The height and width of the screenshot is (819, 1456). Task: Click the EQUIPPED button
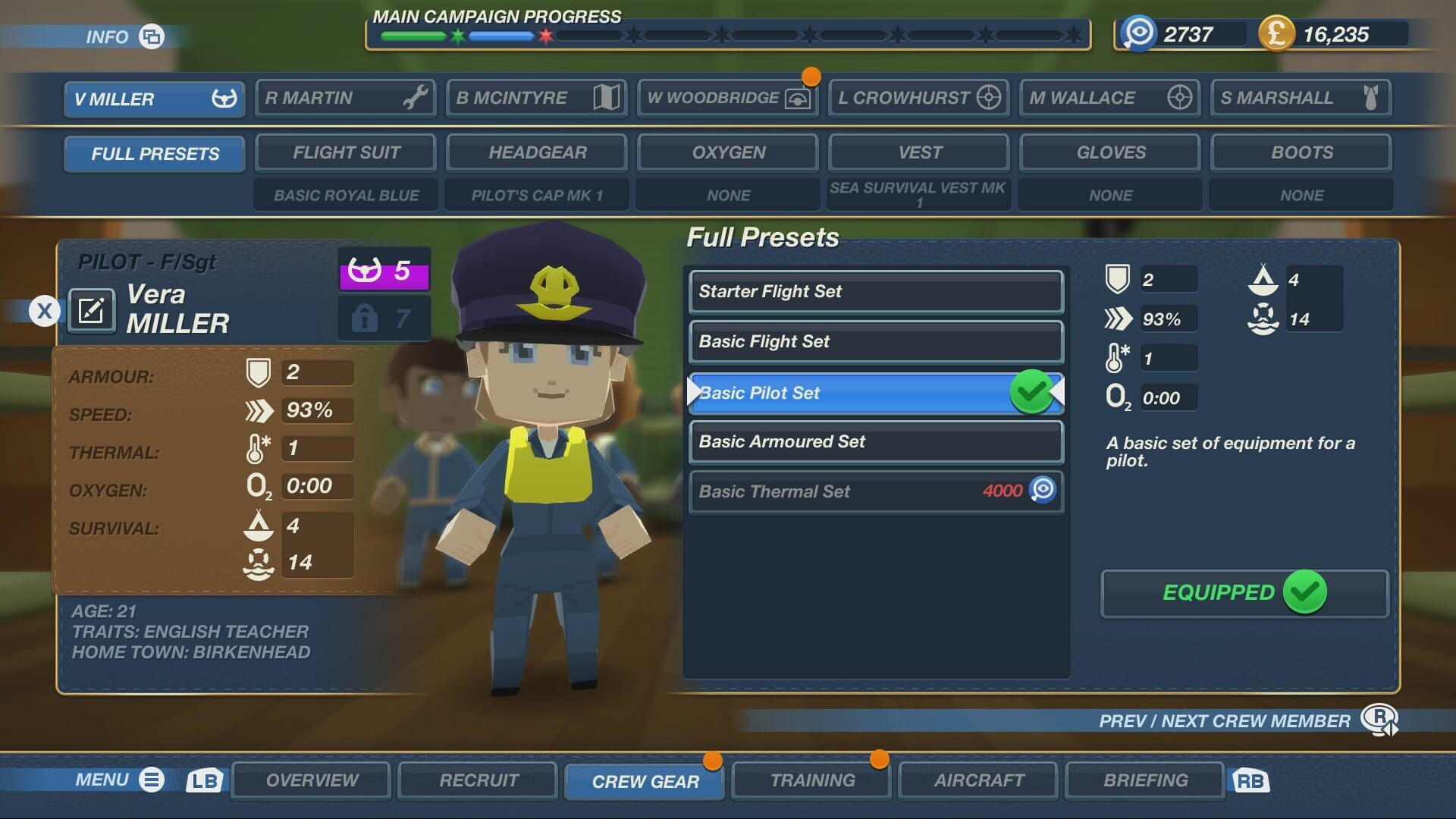tap(1244, 594)
